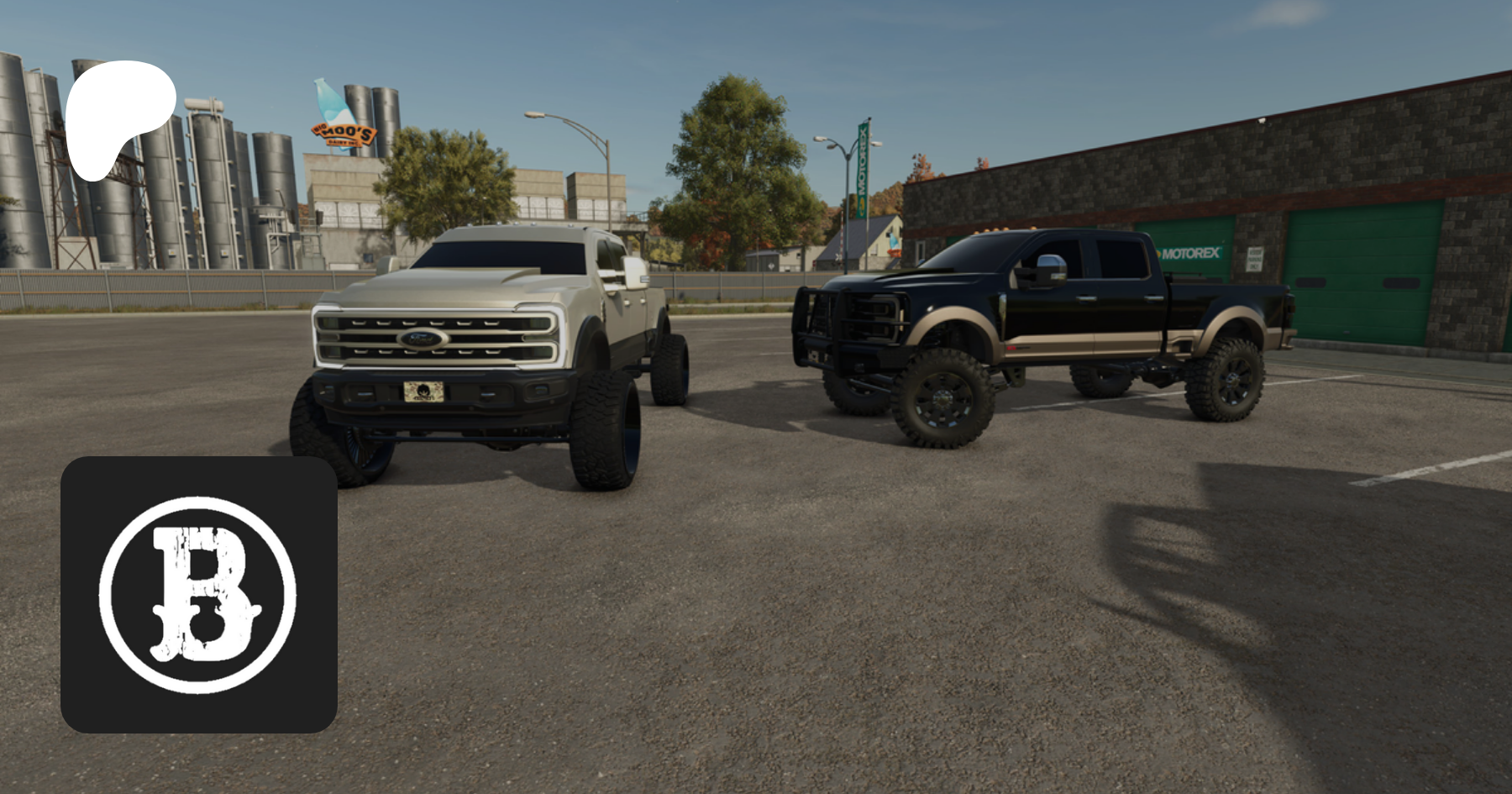The width and height of the screenshot is (1512, 794).
Task: Open the creator's B logo avatar
Action: tap(199, 595)
